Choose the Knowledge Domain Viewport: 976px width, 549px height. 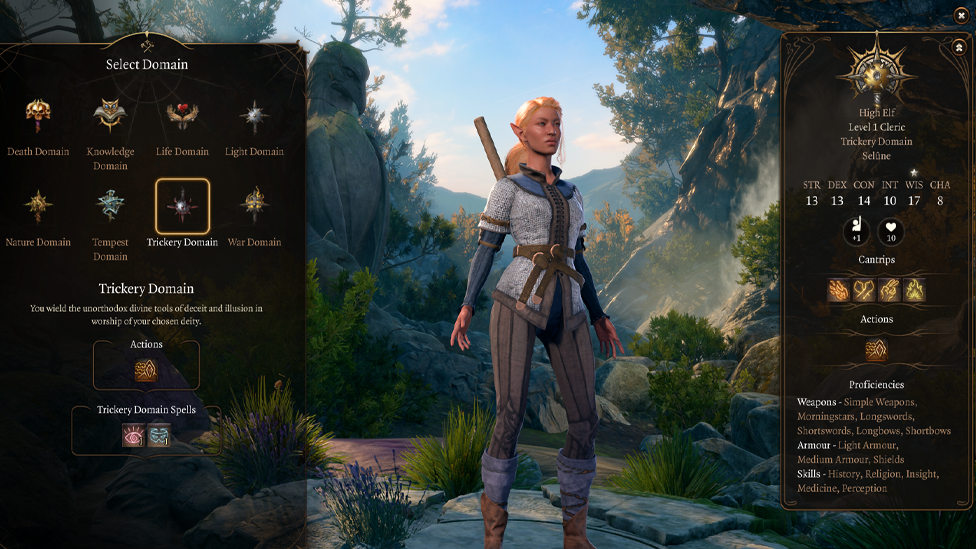(x=110, y=116)
